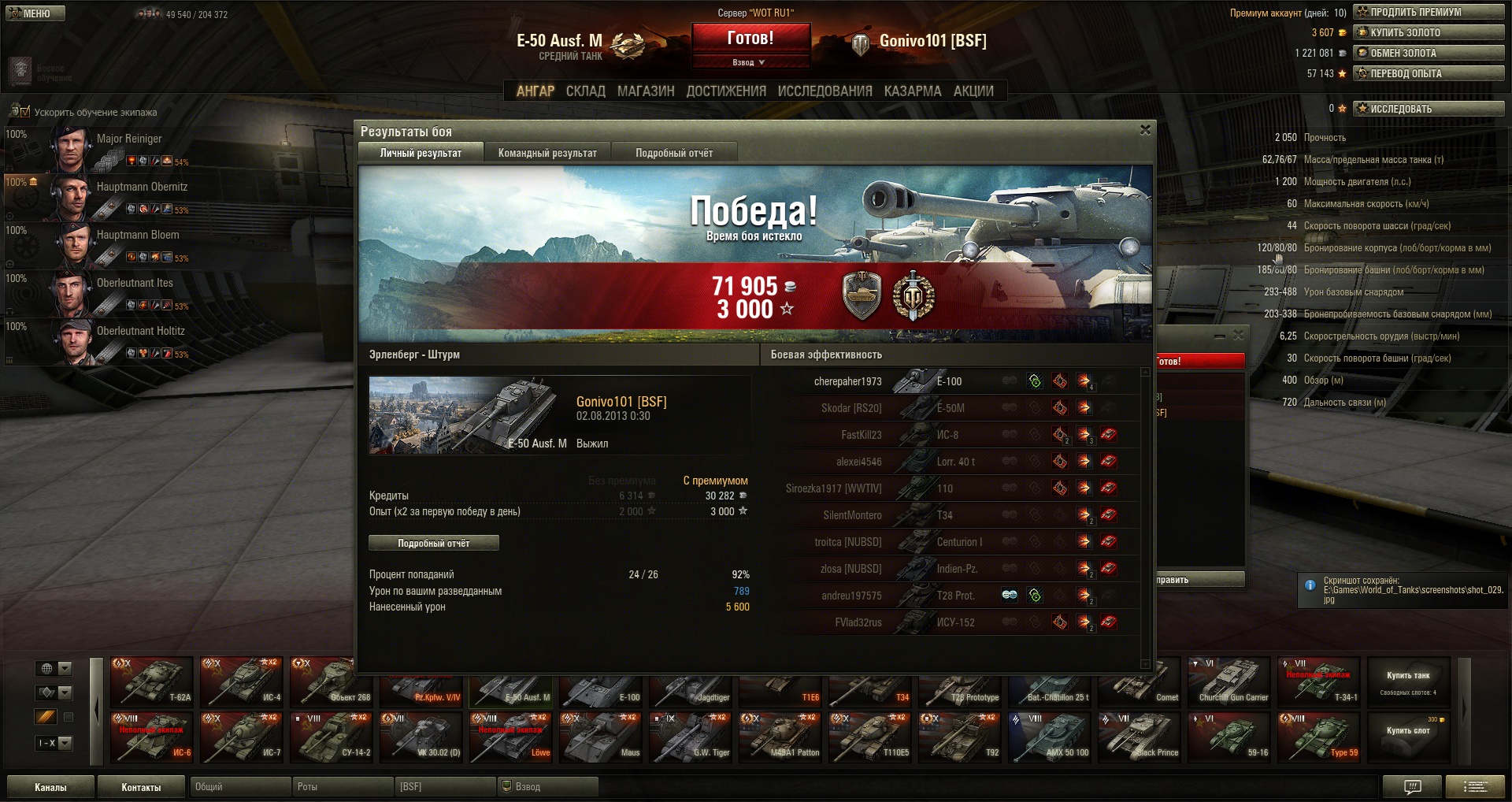Go to ДОСТИЖЕНИЯ section
Viewport: 1512px width, 802px height.
725,91
